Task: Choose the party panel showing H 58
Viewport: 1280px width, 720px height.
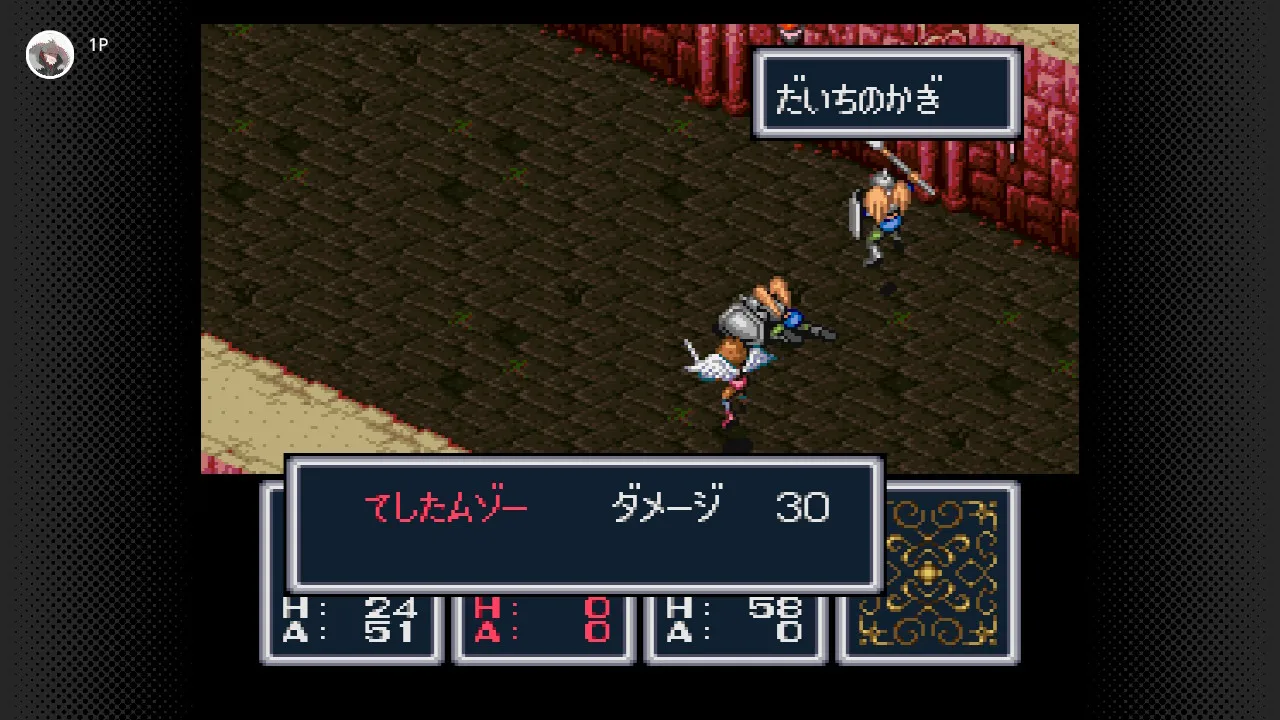Action: point(735,624)
